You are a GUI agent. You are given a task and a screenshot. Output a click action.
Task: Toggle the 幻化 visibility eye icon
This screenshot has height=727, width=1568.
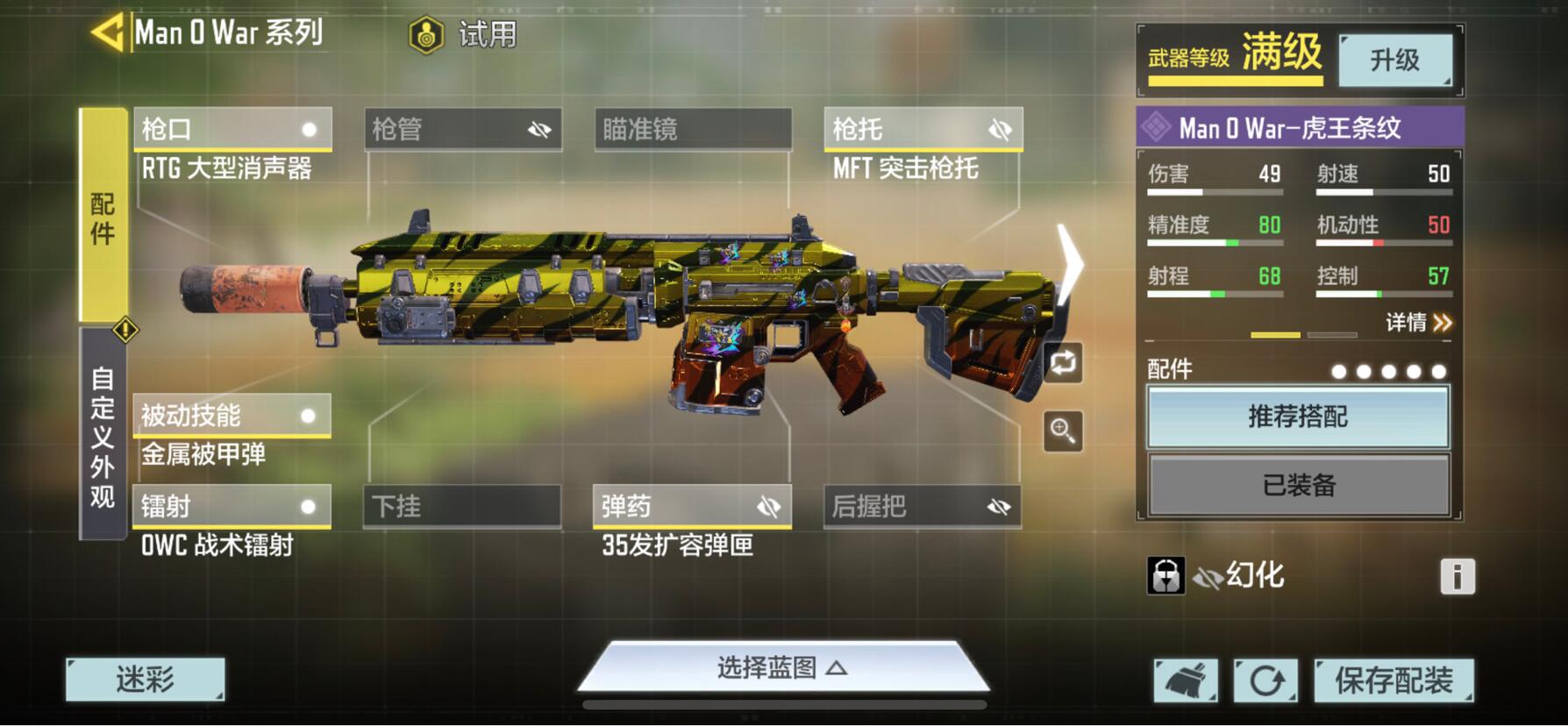pos(1208,576)
